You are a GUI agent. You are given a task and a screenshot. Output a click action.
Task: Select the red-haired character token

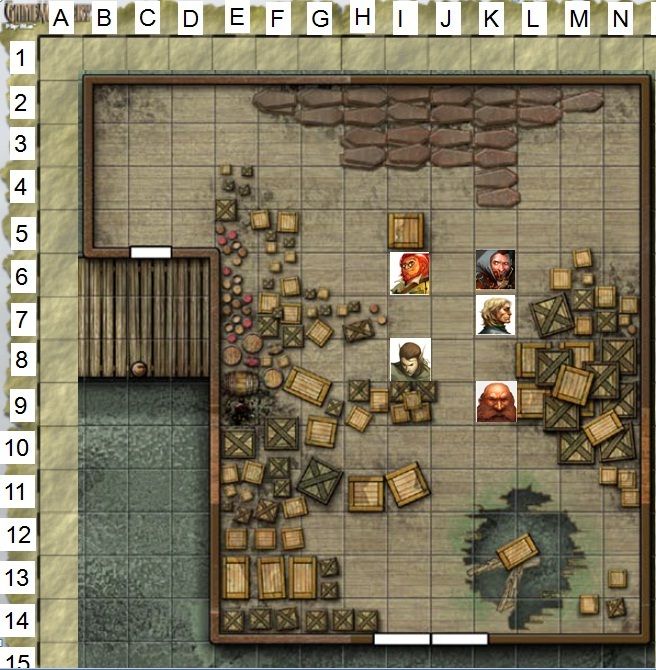pos(409,272)
